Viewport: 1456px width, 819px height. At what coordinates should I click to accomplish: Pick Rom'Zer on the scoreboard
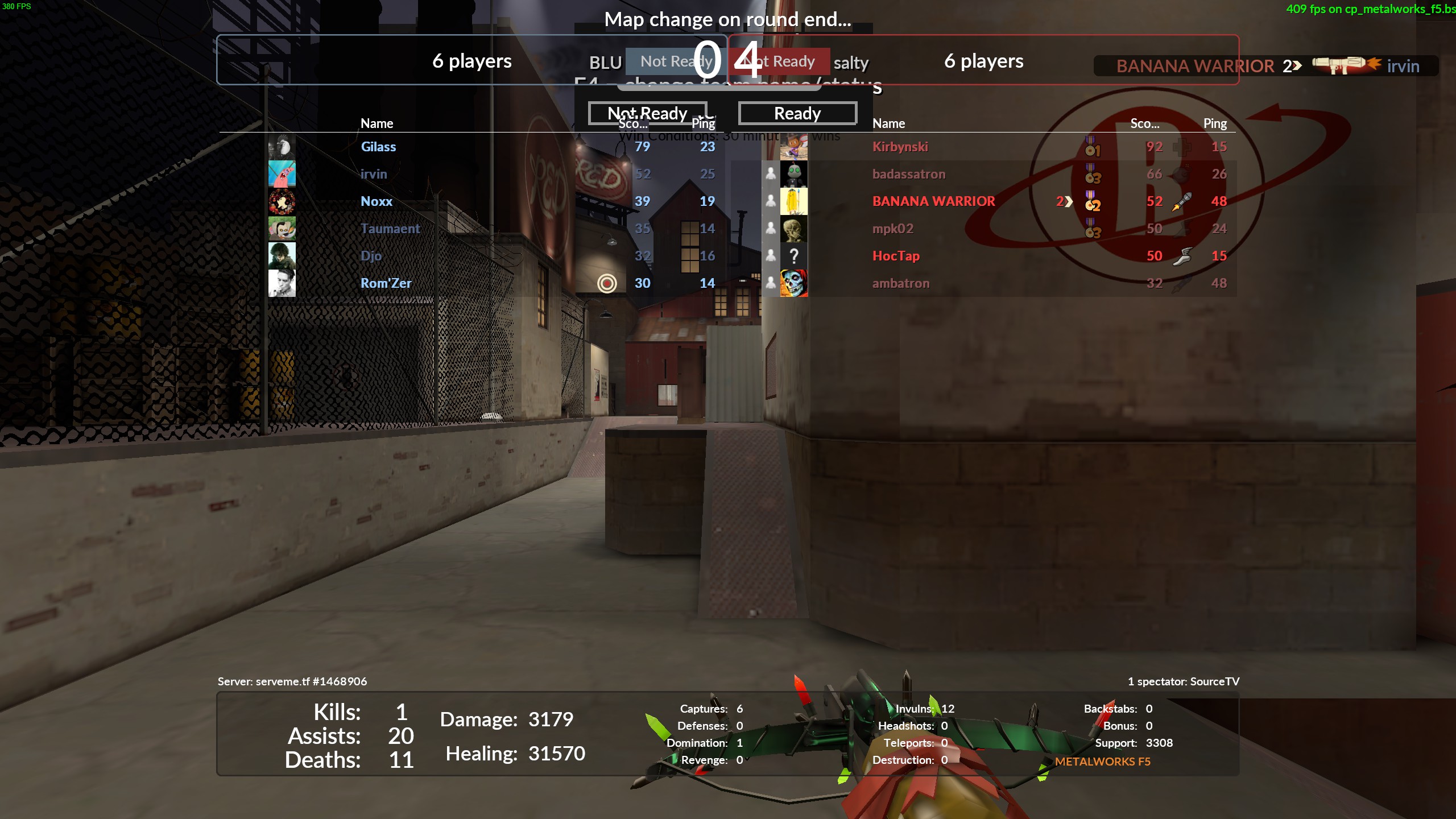[386, 283]
